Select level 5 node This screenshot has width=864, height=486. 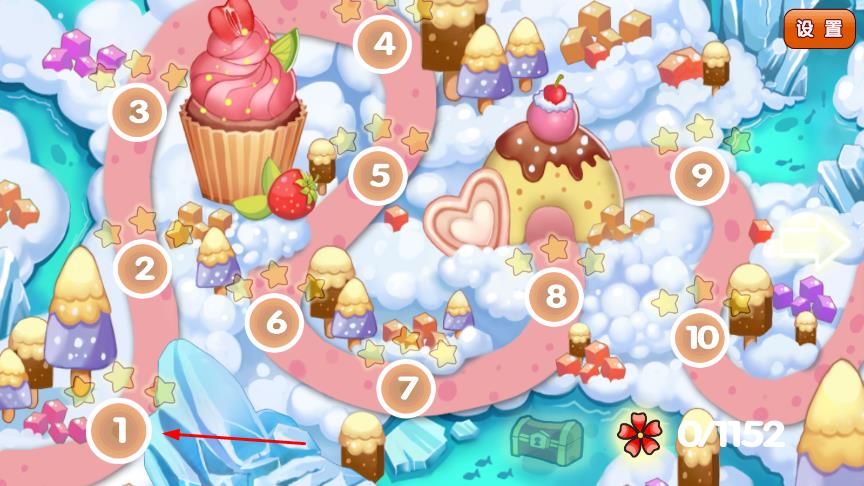point(379,176)
